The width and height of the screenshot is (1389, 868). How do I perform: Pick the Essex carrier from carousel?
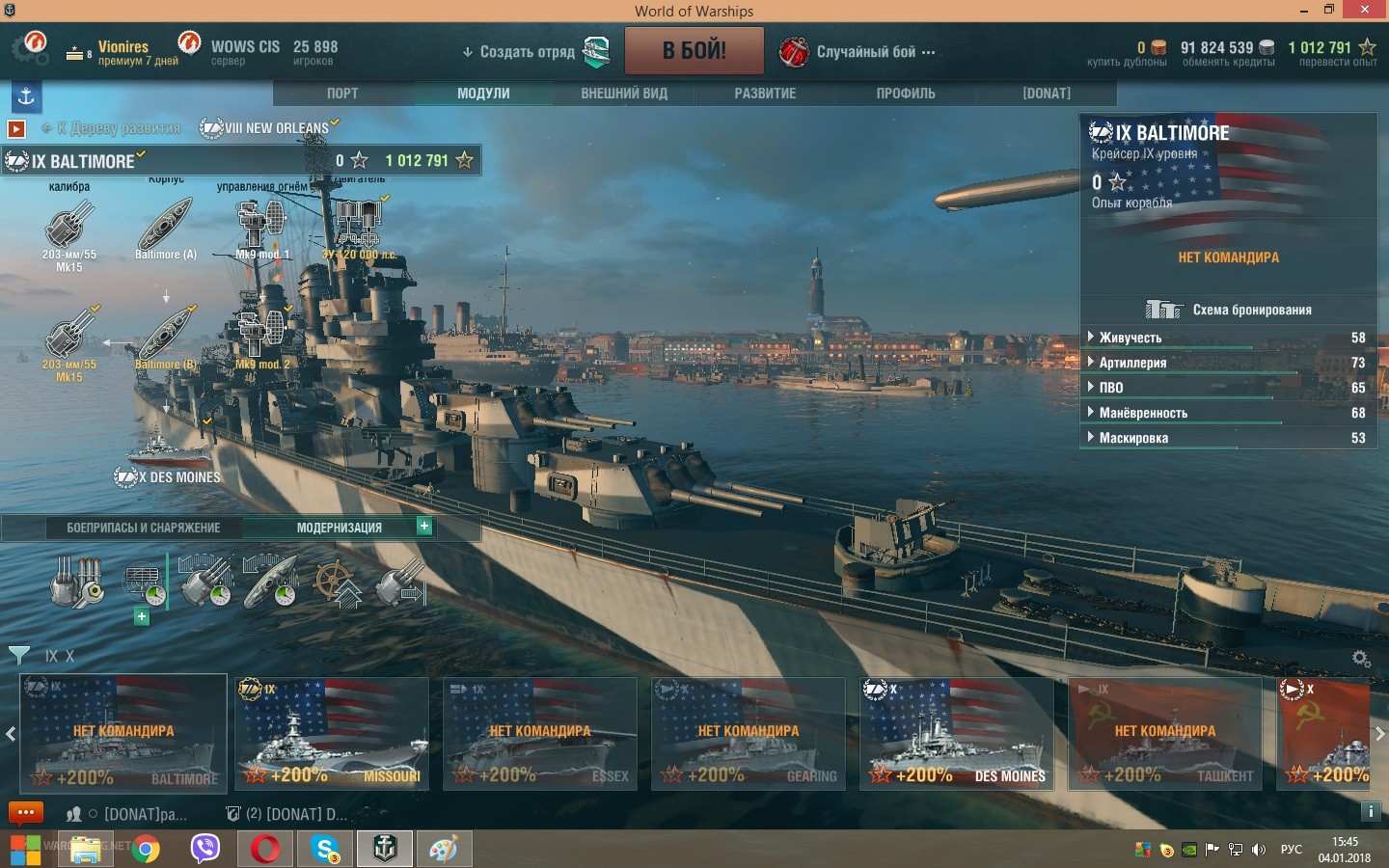540,734
